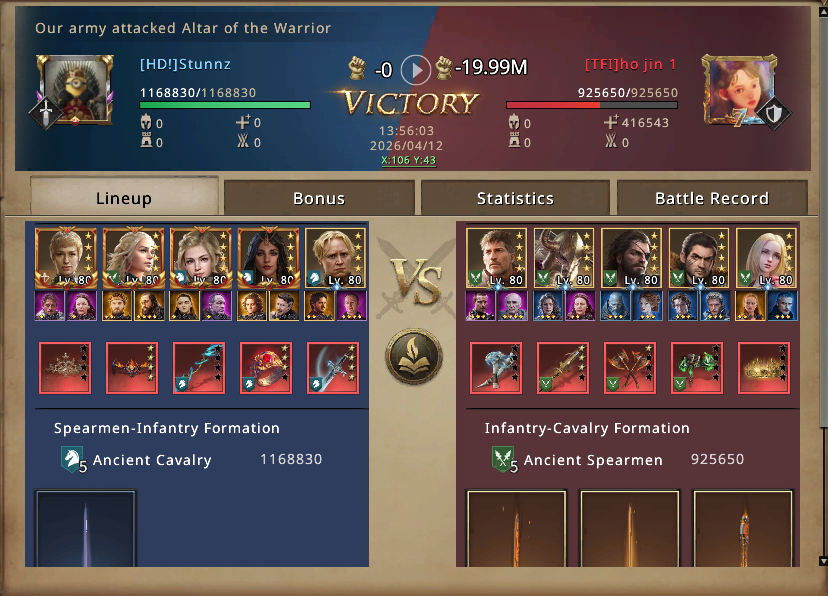Image resolution: width=828 pixels, height=596 pixels.
Task: Click the Ancient Cavalry troop icon
Action: (74, 460)
